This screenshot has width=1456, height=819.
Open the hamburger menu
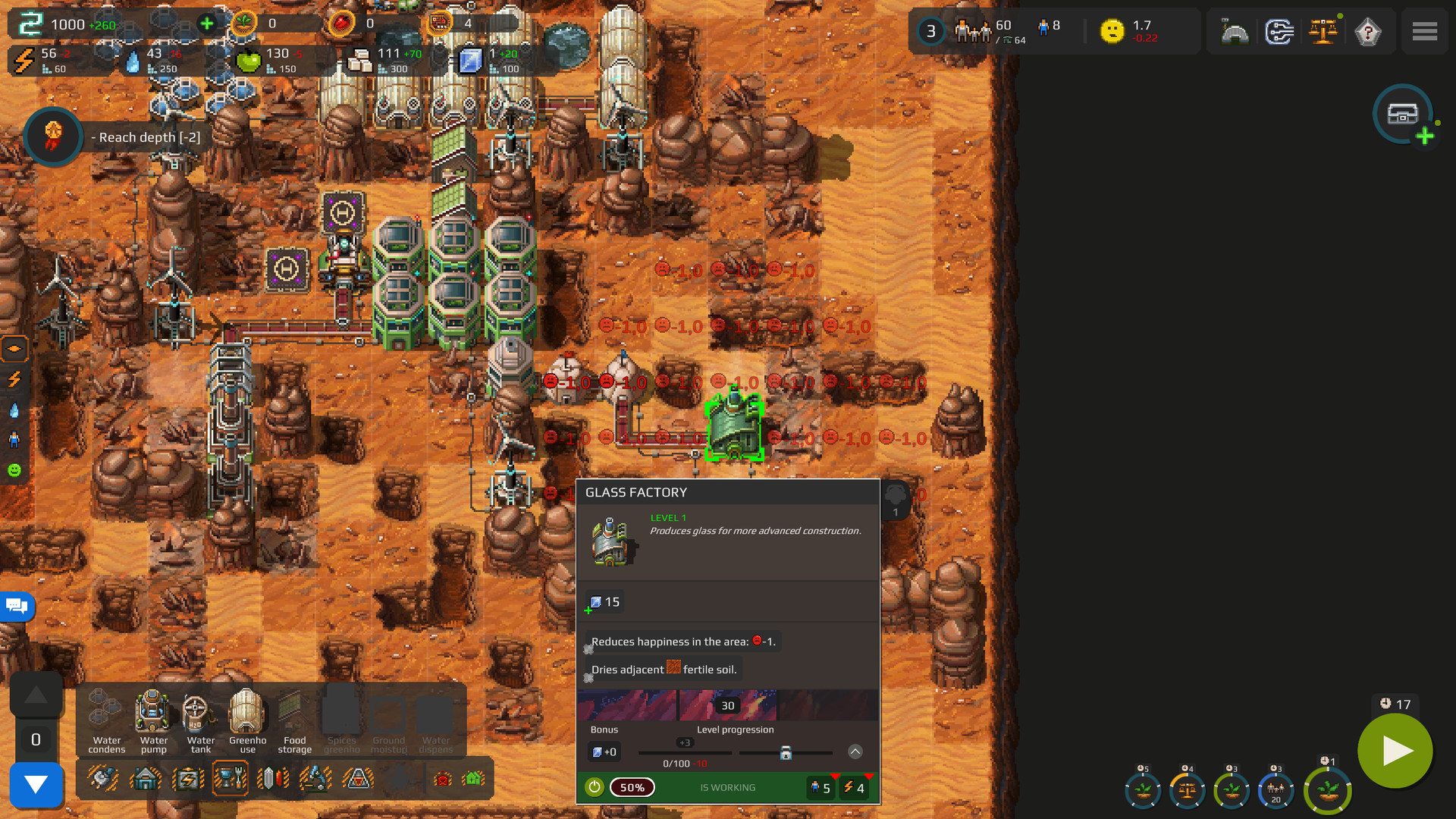pyautogui.click(x=1424, y=31)
